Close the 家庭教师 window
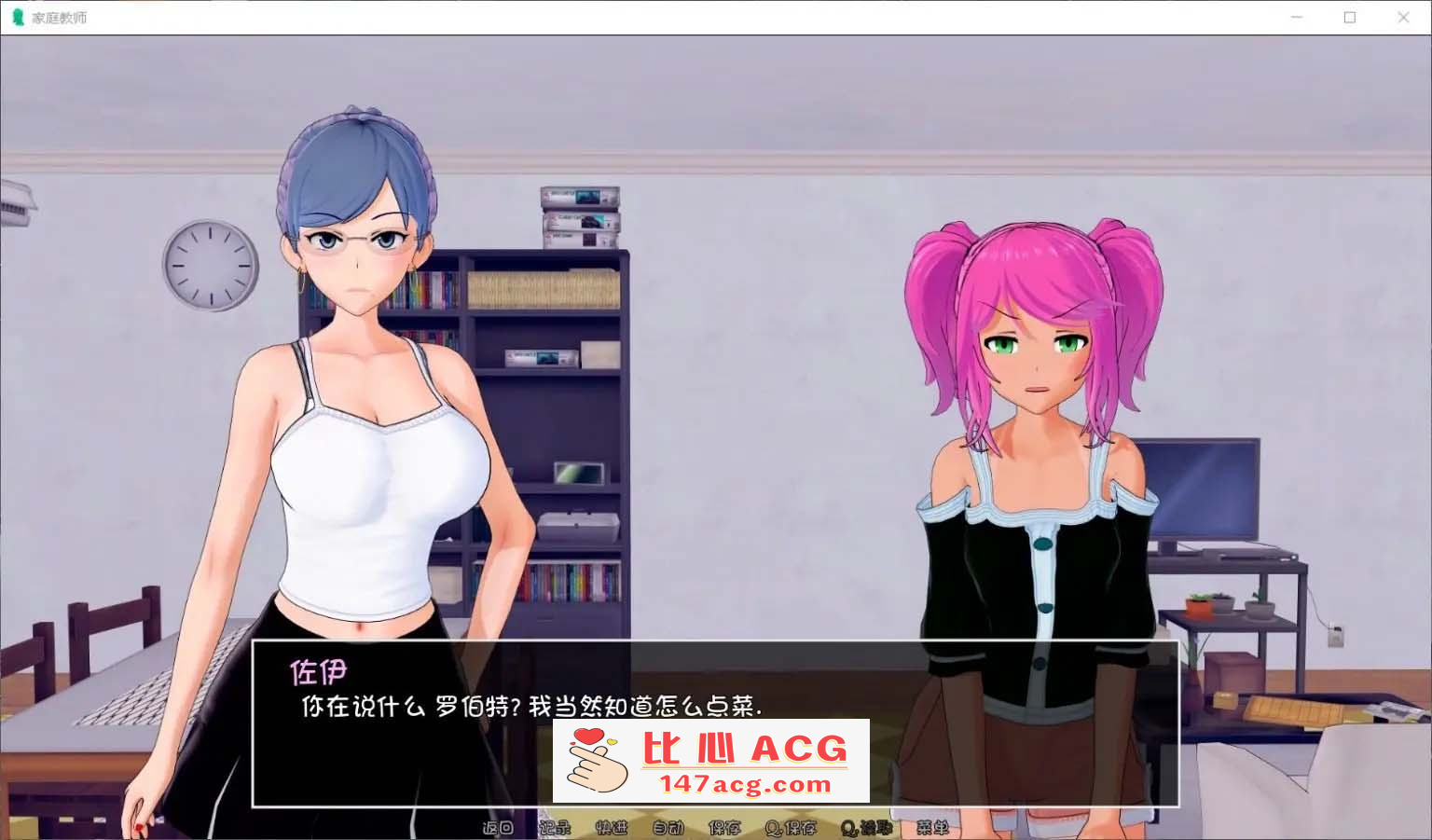 1404,17
